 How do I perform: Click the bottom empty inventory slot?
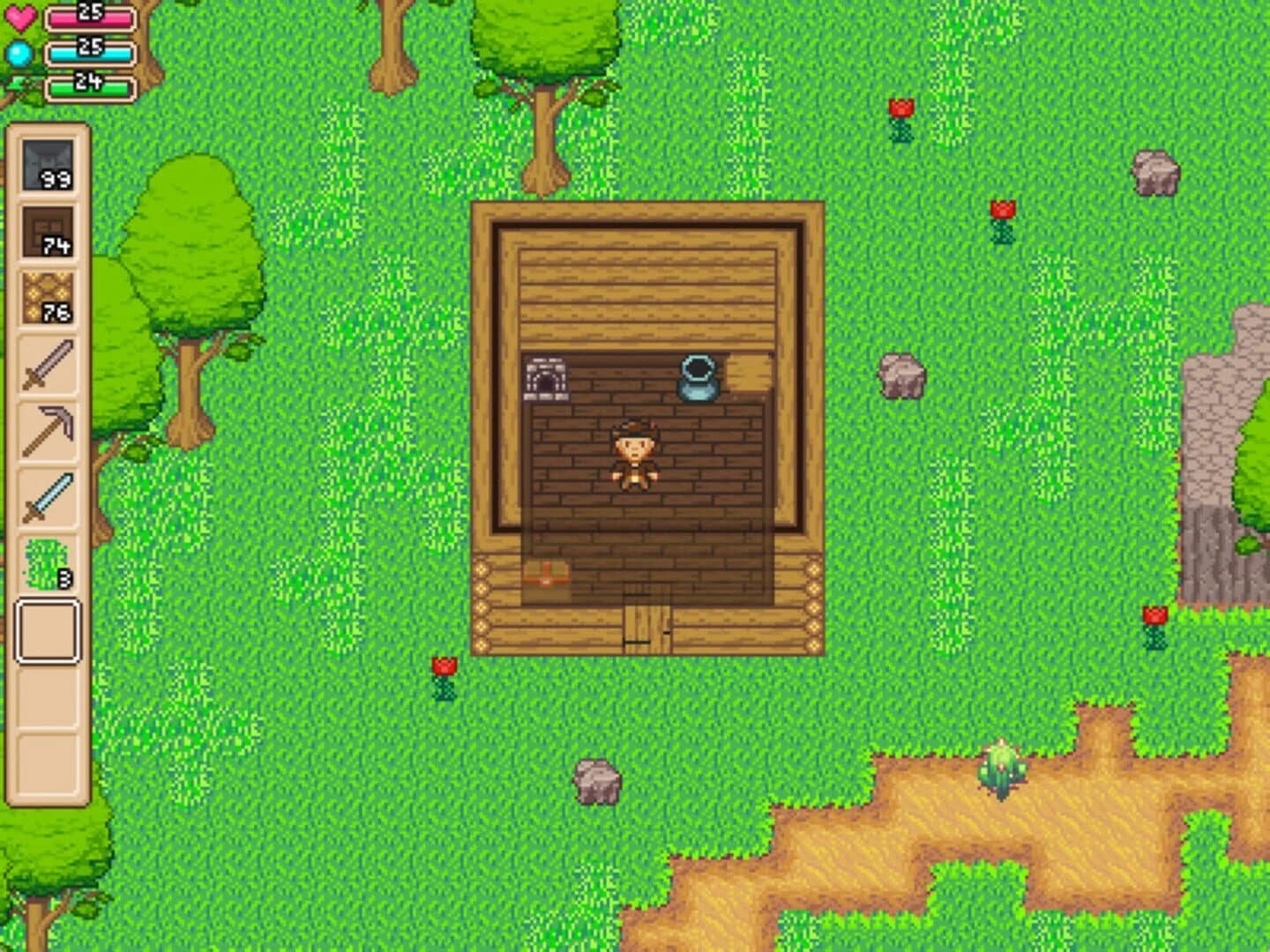pyautogui.click(x=49, y=762)
